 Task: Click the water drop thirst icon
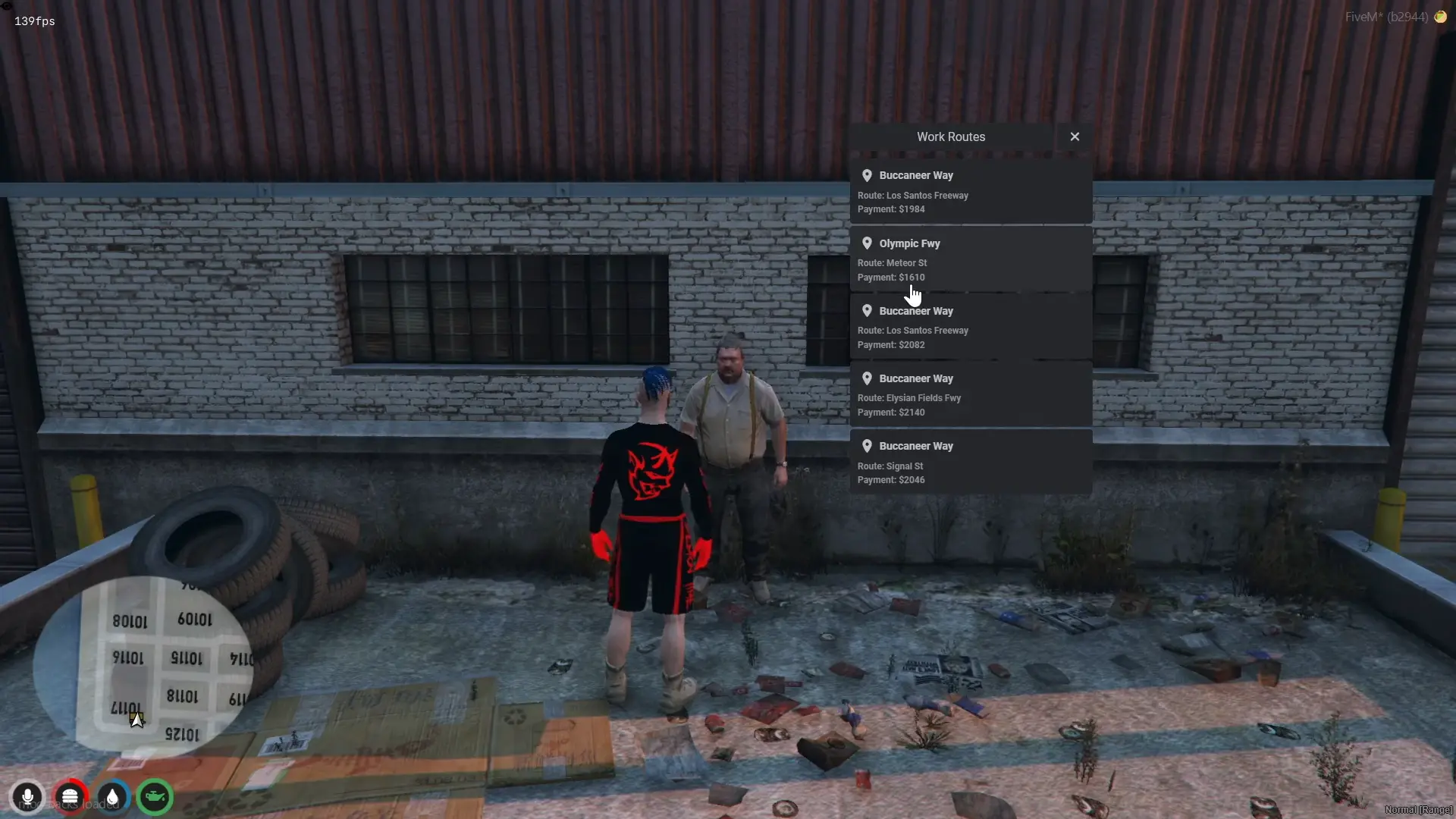pos(112,797)
